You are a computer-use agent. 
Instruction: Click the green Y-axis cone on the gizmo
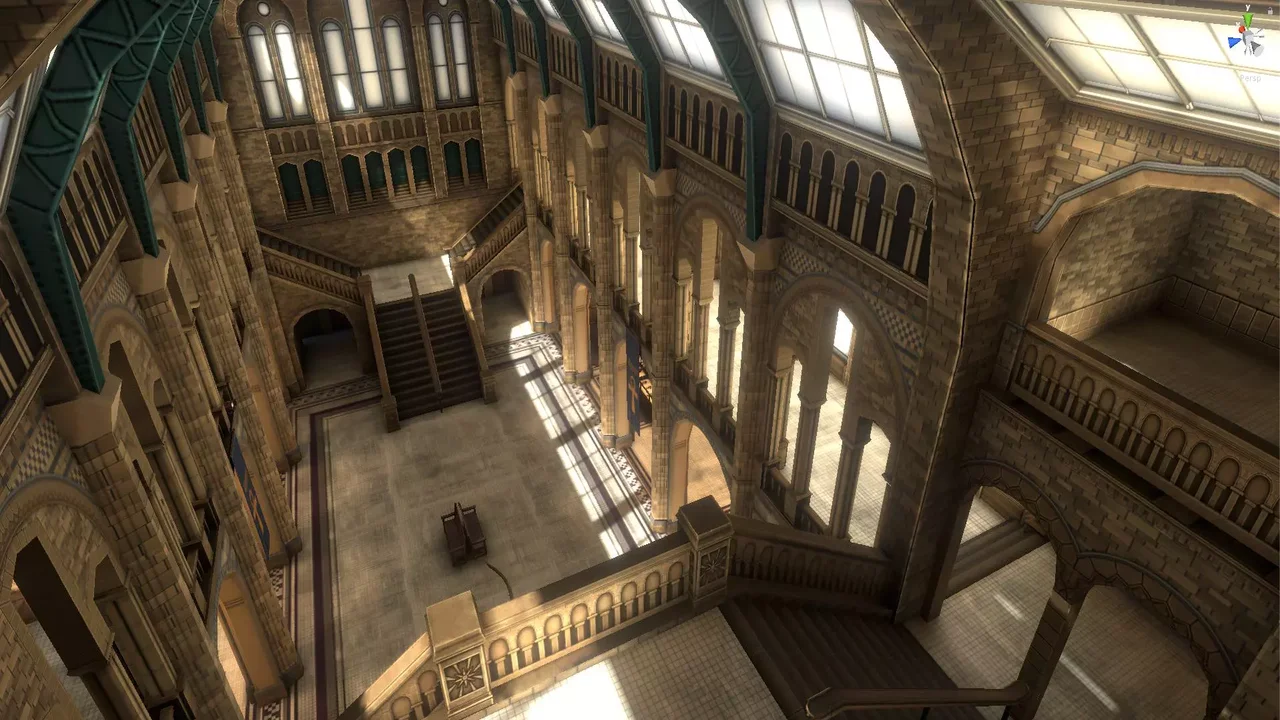1248,19
